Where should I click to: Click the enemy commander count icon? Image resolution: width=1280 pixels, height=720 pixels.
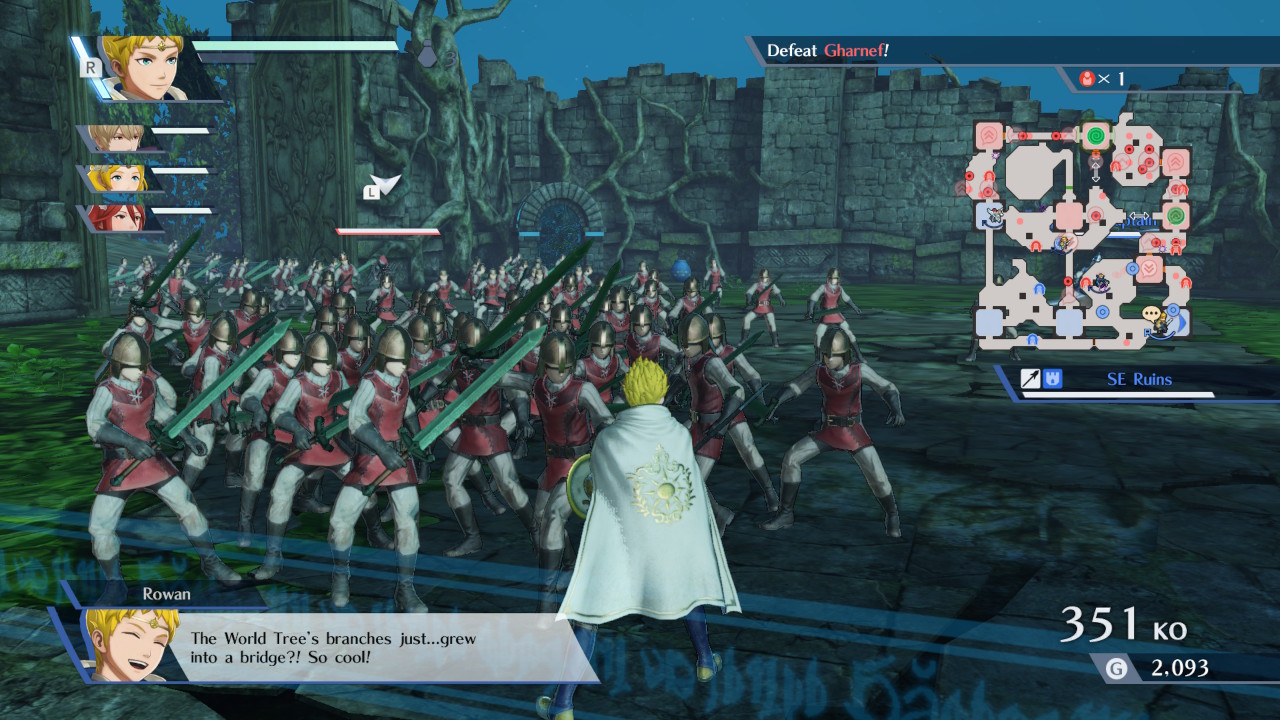pos(1088,78)
